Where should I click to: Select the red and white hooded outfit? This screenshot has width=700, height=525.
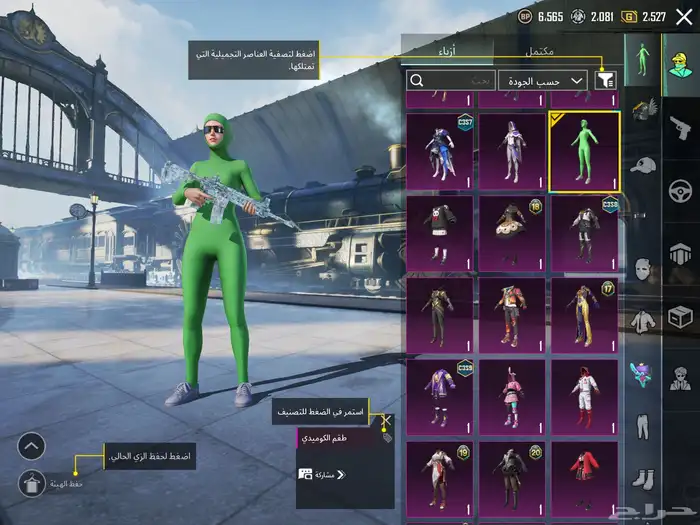tap(584, 398)
